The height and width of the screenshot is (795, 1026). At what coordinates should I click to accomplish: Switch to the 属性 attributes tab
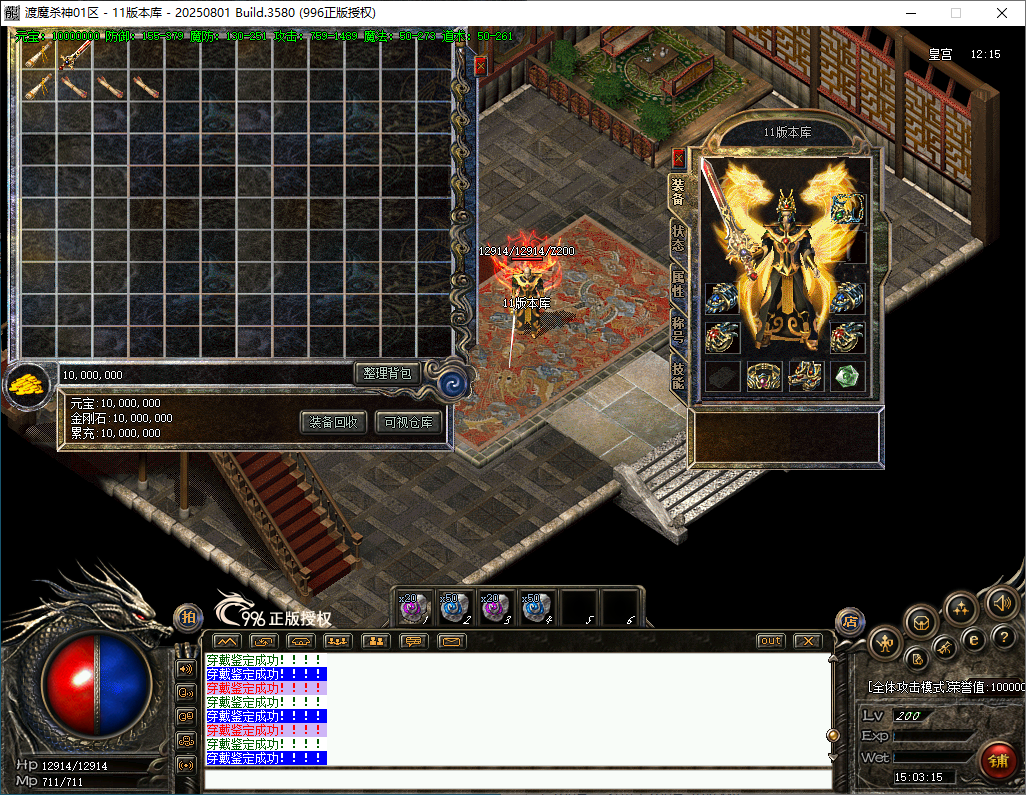pyautogui.click(x=678, y=284)
